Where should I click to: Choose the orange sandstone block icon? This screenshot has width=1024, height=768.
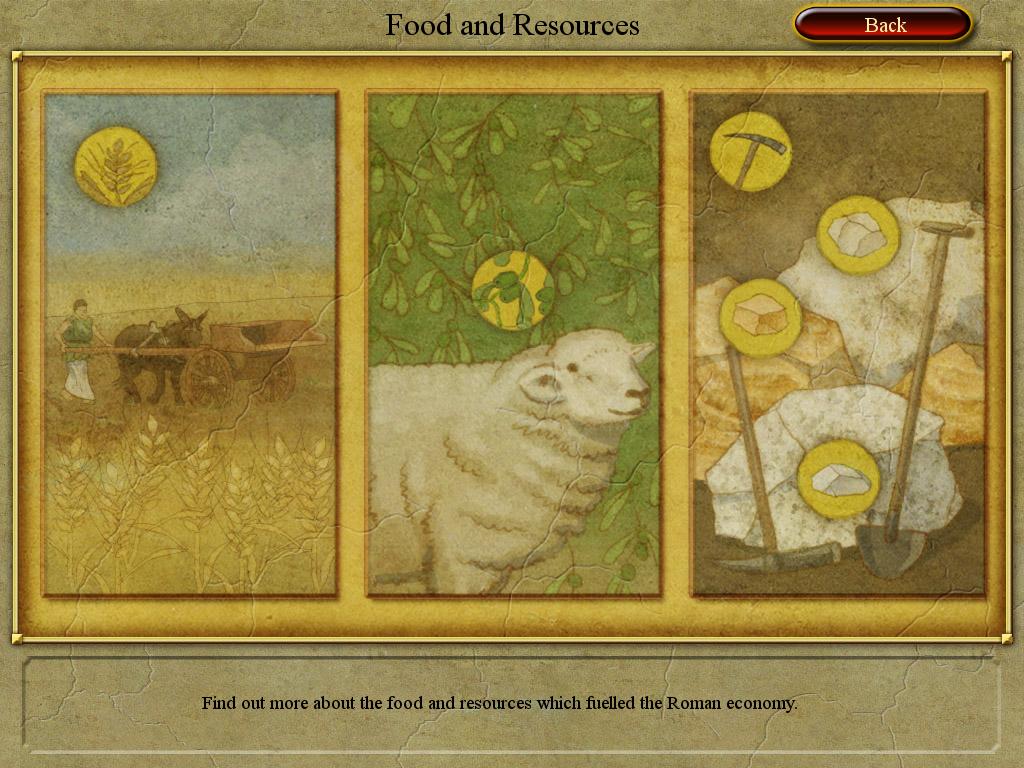coord(760,319)
